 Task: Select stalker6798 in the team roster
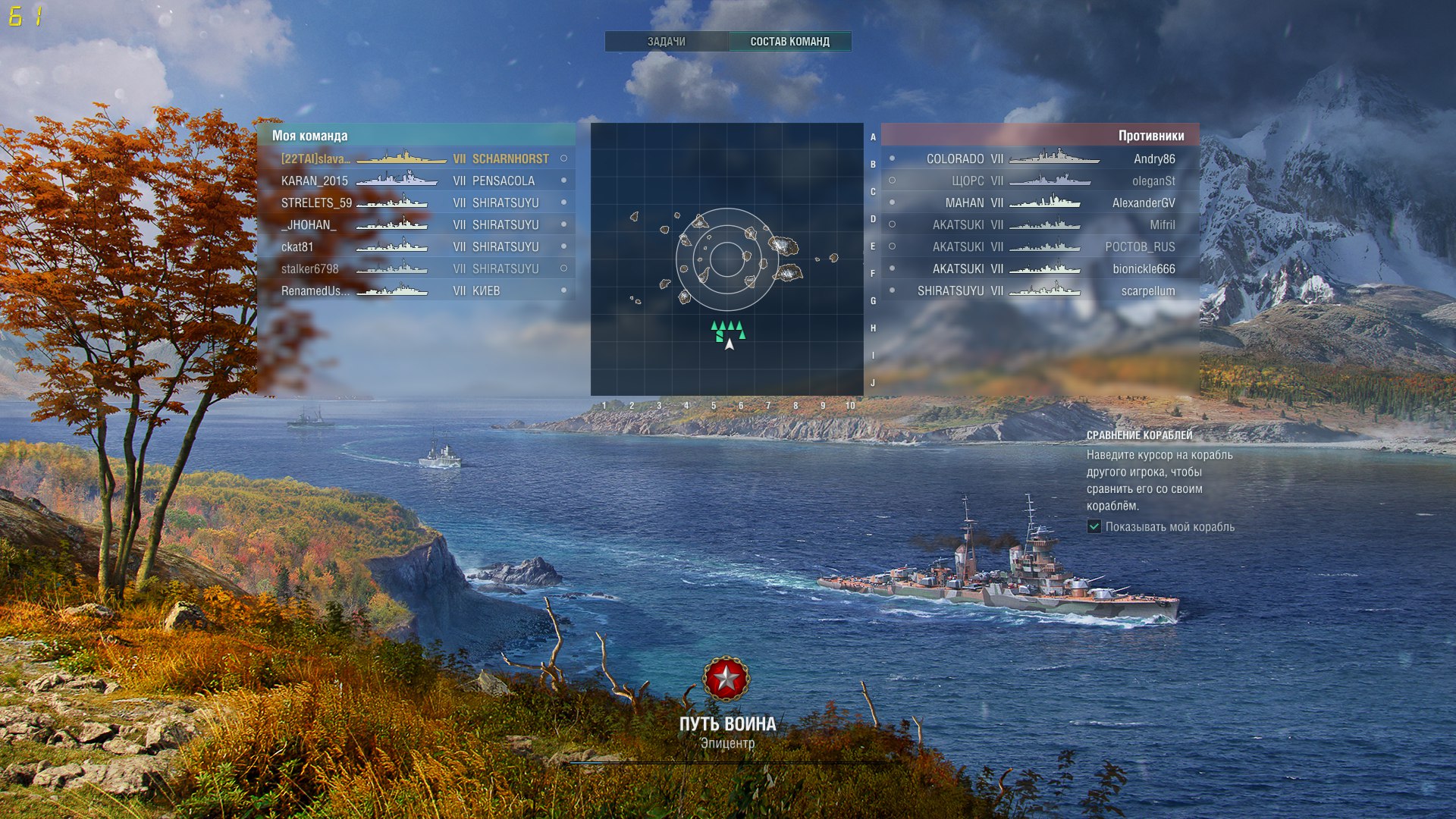pyautogui.click(x=416, y=268)
